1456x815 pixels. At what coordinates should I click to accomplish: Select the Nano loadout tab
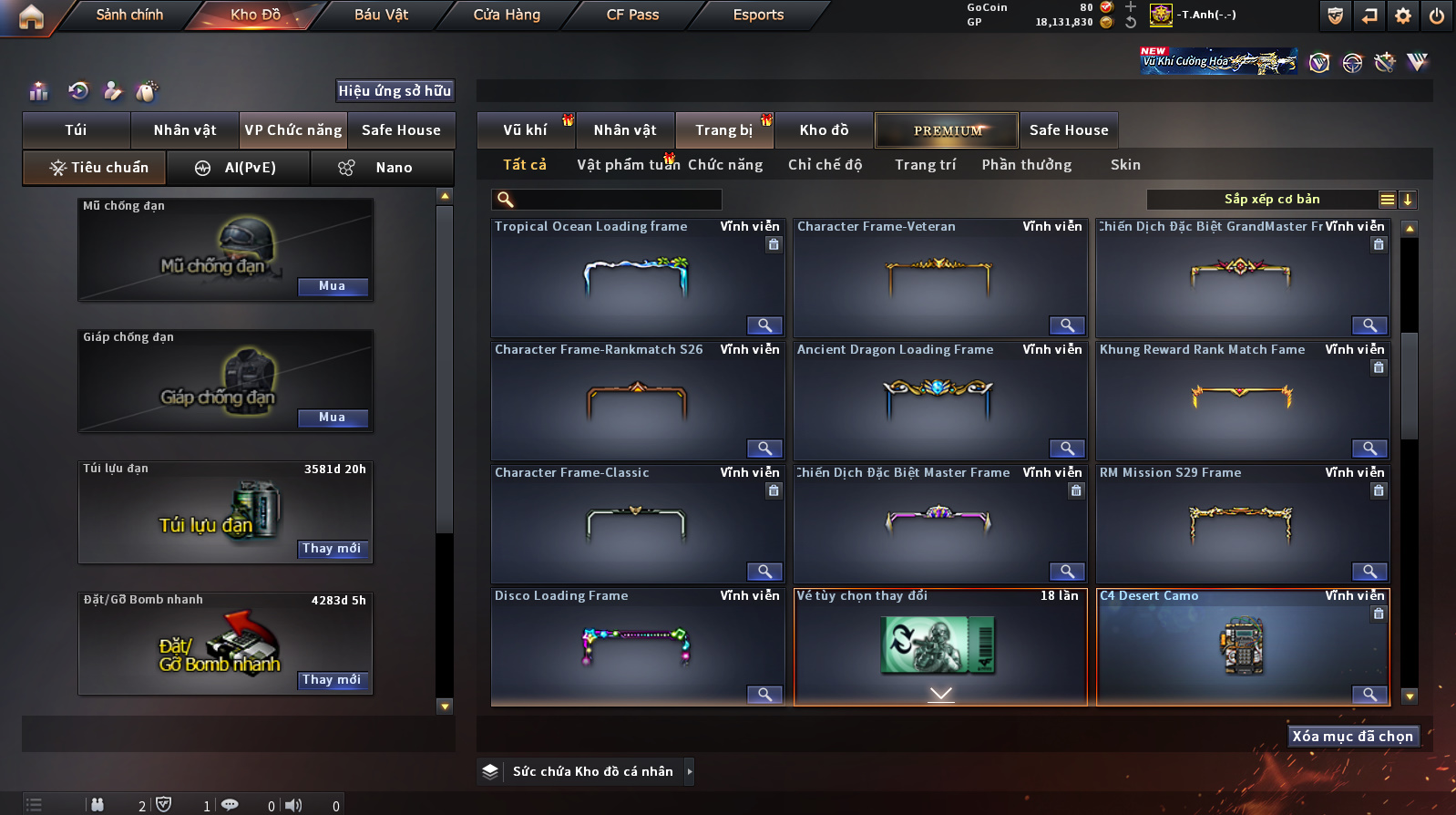click(383, 168)
